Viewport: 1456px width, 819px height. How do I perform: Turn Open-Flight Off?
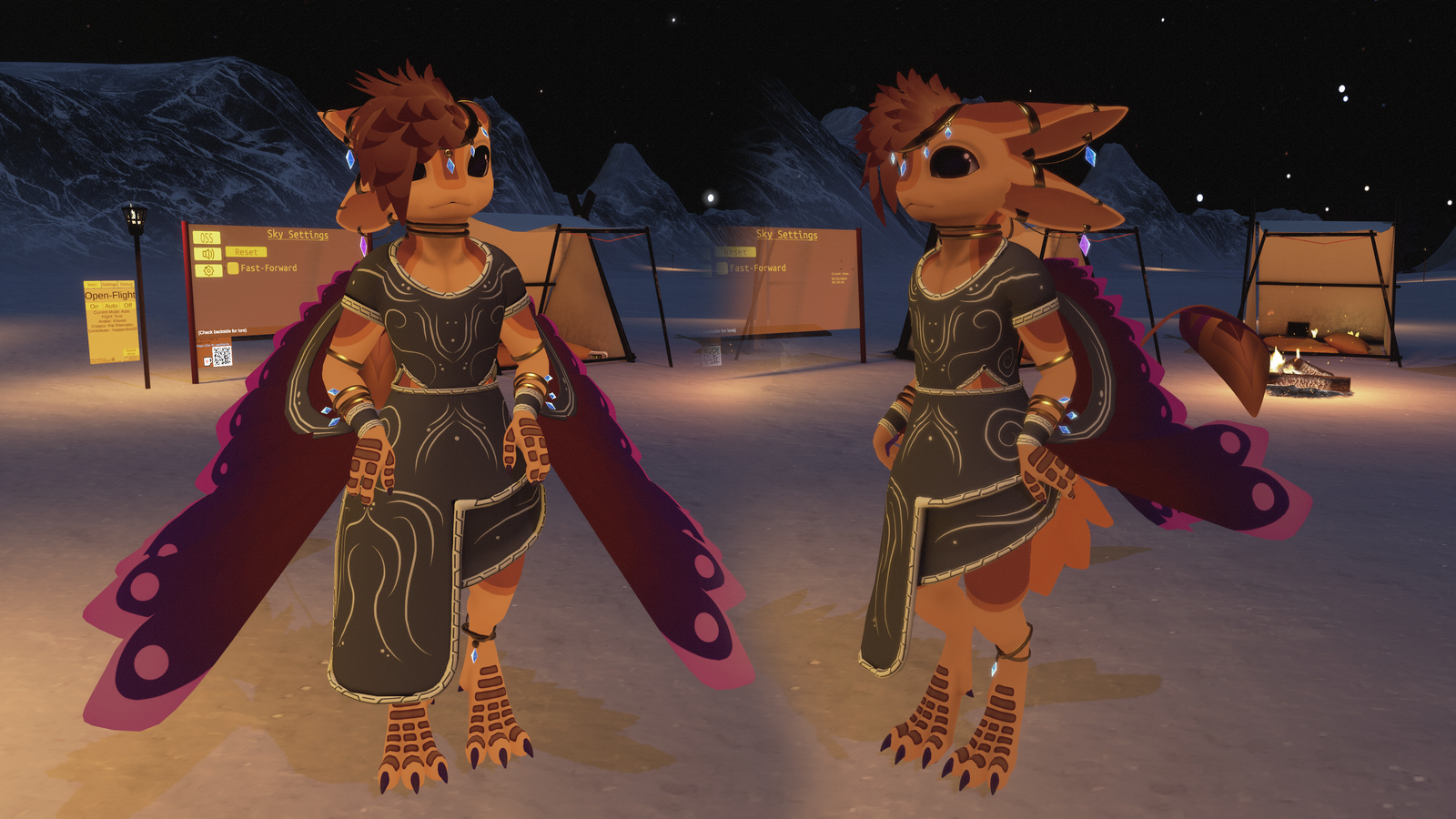click(127, 306)
